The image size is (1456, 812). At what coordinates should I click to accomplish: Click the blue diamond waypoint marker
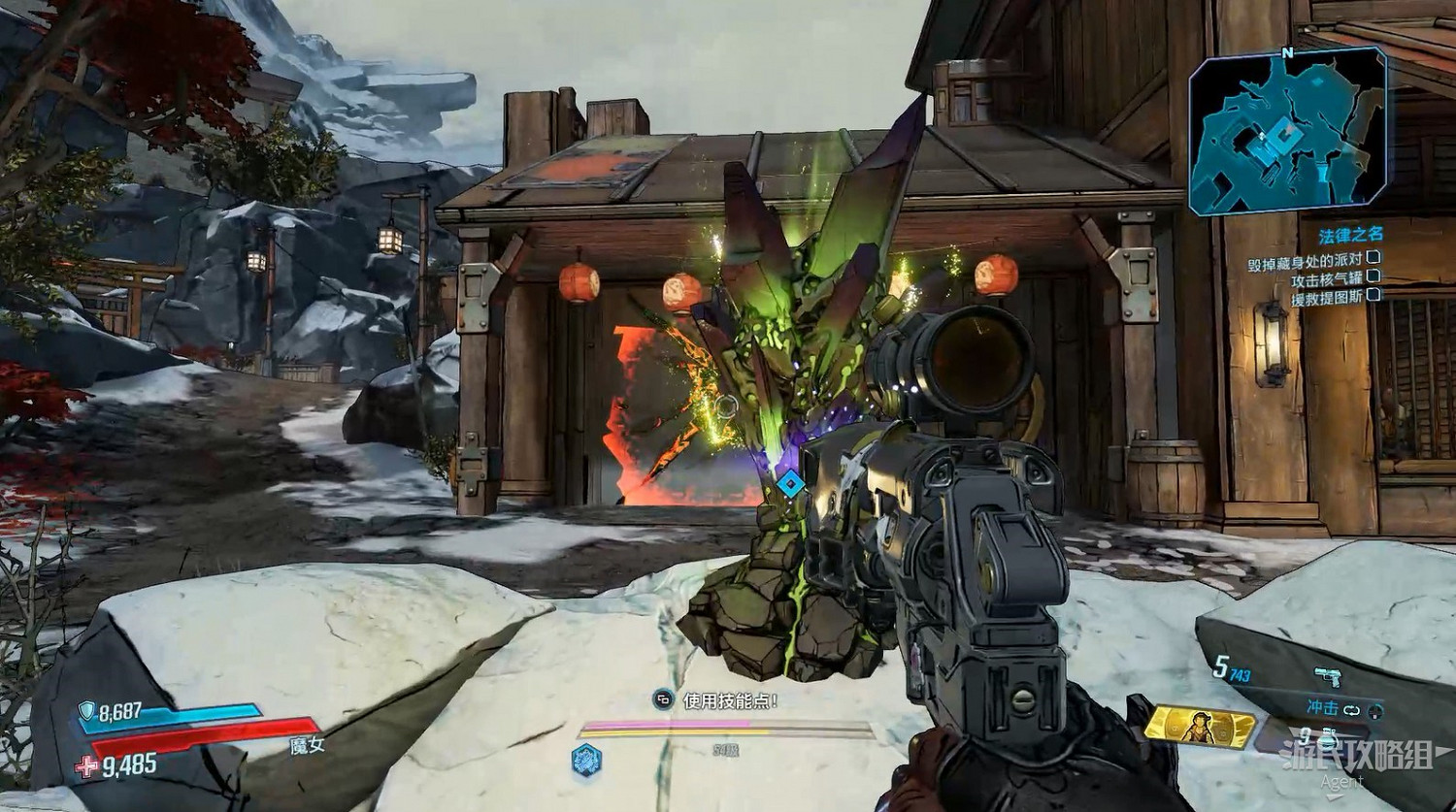click(x=791, y=482)
